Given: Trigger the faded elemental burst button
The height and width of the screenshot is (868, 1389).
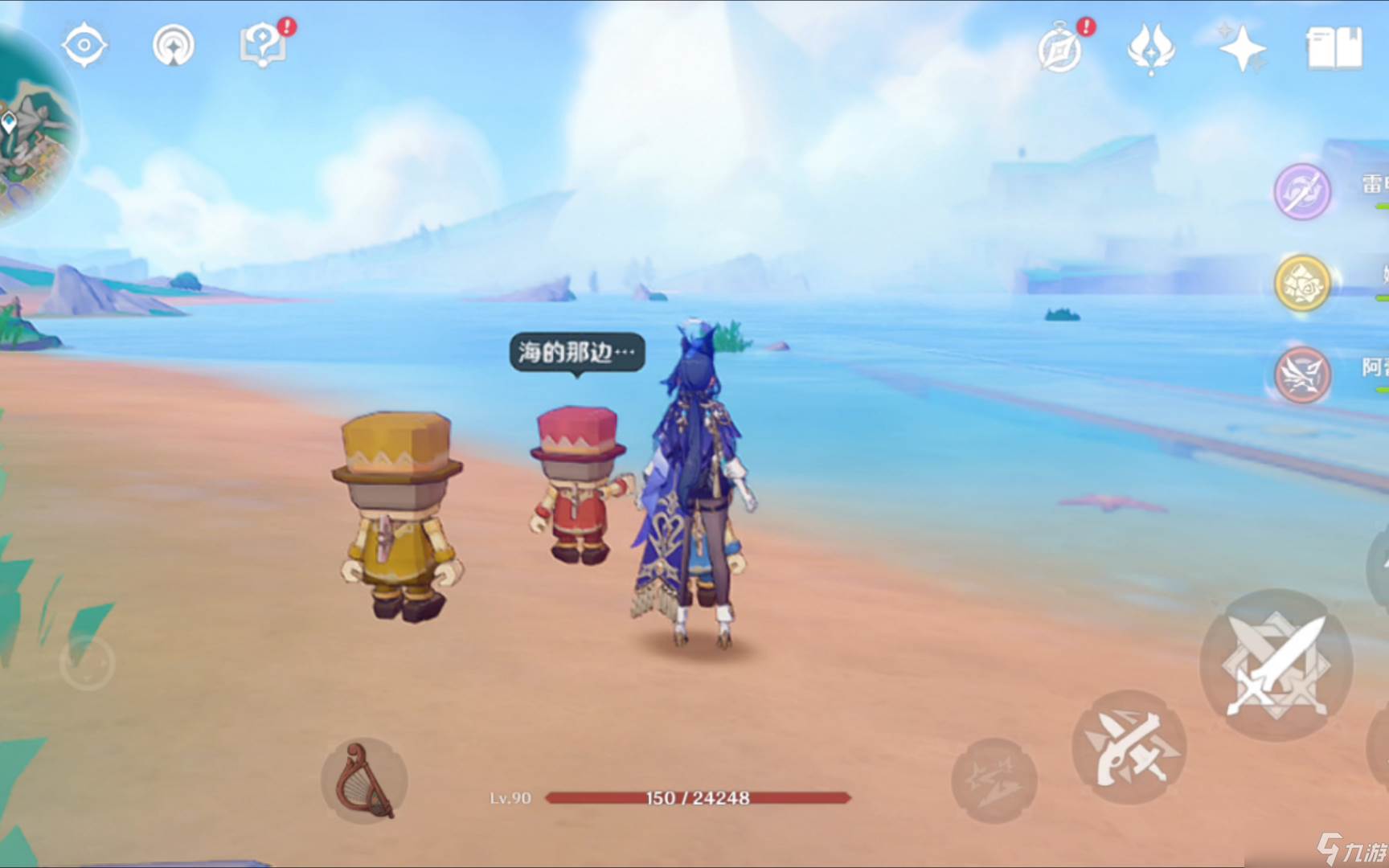Looking at the screenshot, I should (994, 780).
